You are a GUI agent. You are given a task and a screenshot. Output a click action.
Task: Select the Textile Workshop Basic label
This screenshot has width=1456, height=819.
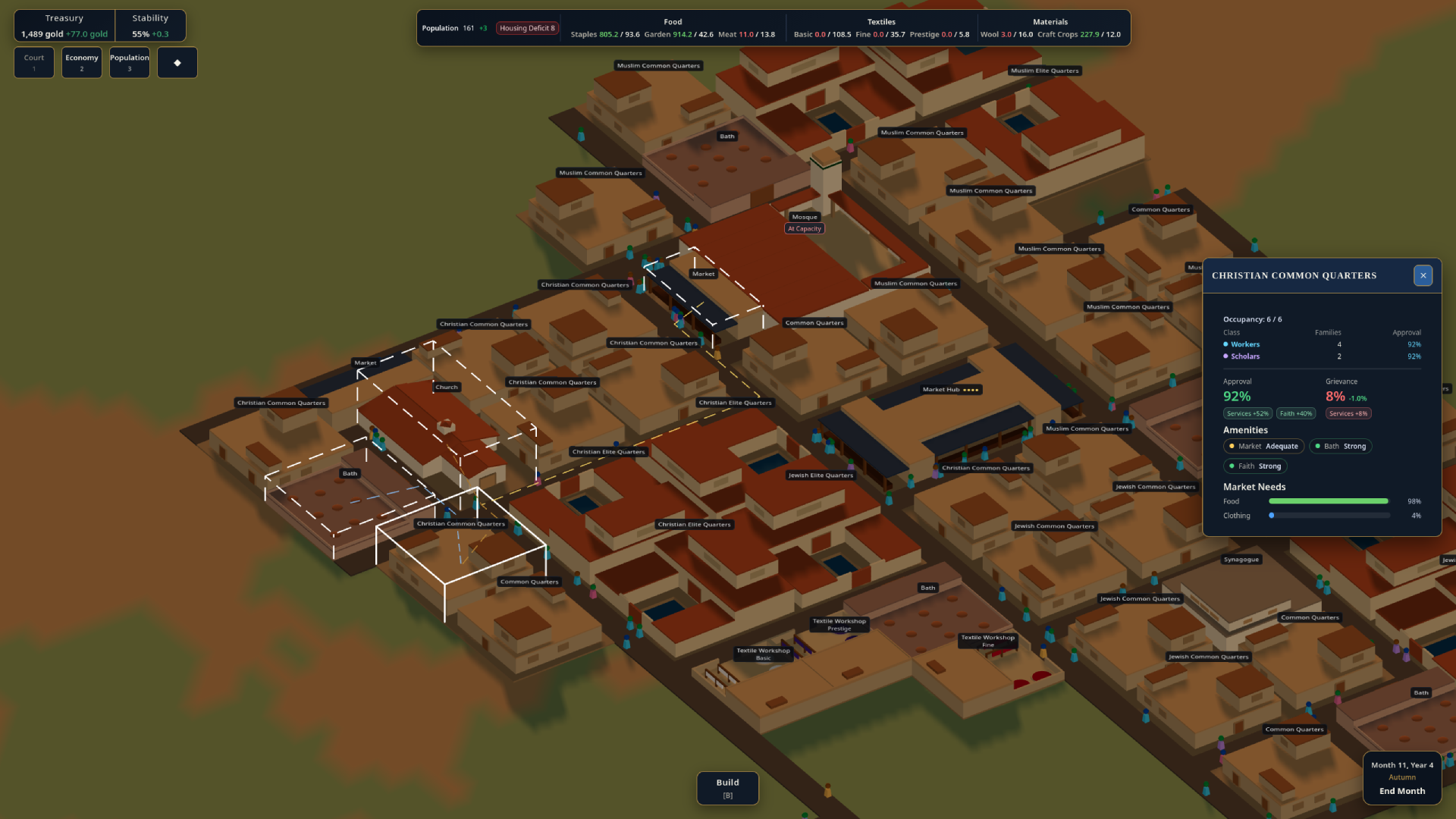(x=763, y=654)
